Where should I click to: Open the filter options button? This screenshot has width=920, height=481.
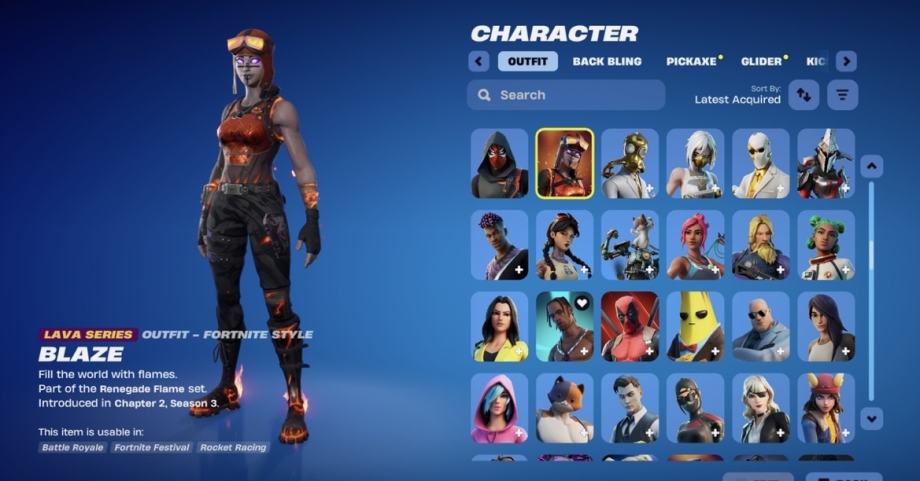(x=843, y=95)
